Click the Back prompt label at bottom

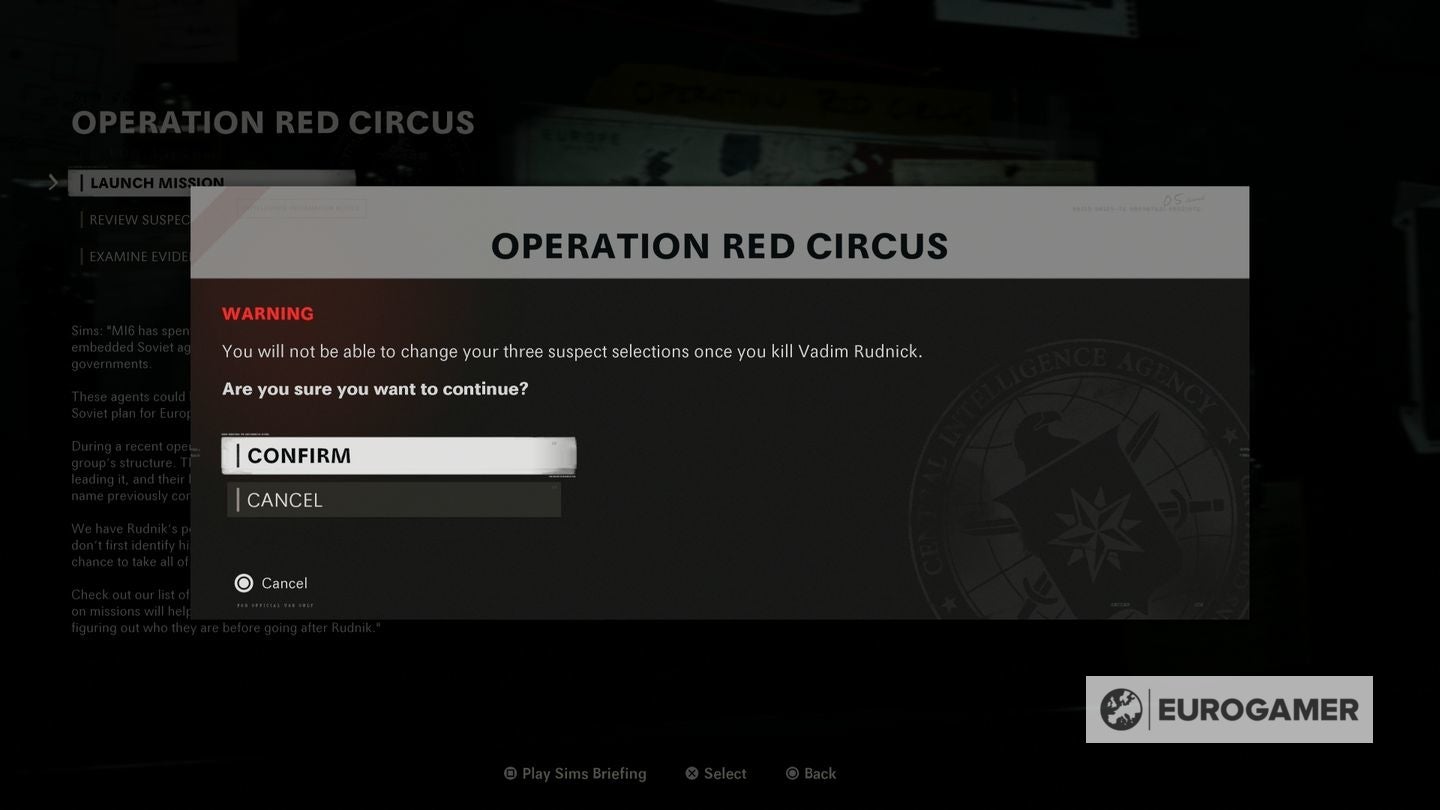coord(814,771)
